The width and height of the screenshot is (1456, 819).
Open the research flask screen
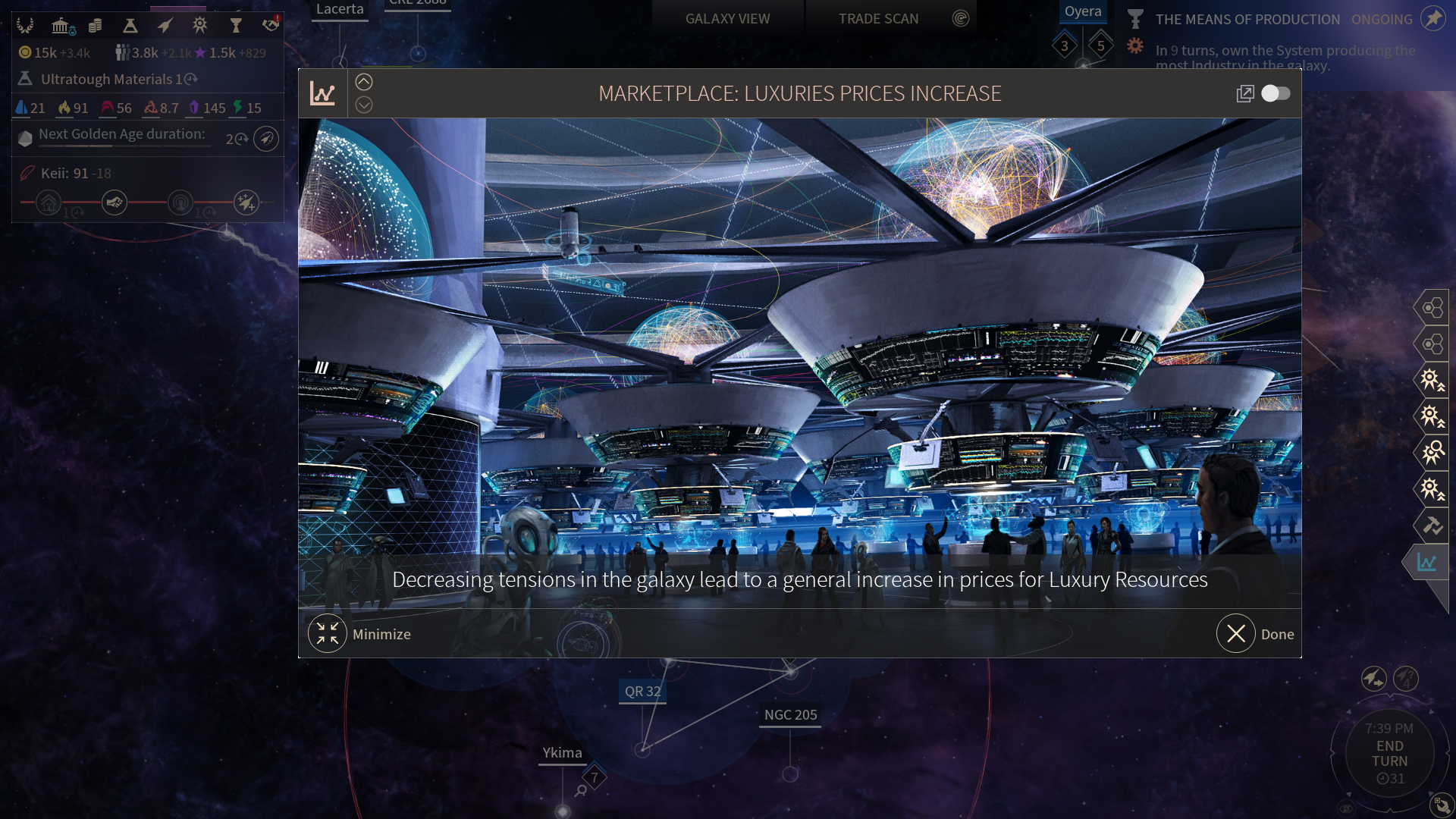pyautogui.click(x=130, y=26)
